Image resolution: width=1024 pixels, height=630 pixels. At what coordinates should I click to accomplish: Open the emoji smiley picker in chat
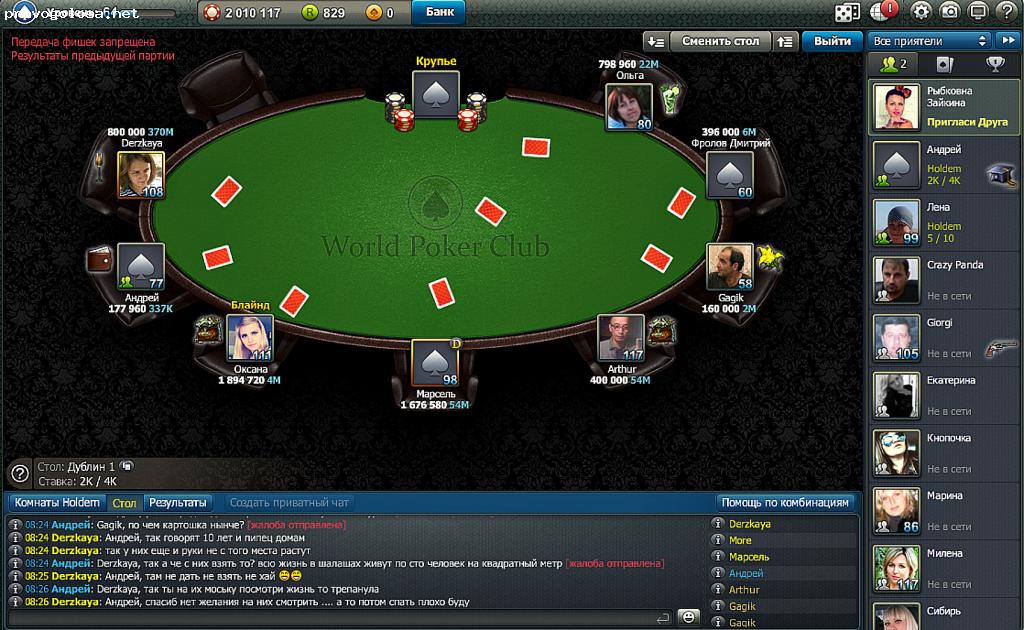click(x=689, y=617)
